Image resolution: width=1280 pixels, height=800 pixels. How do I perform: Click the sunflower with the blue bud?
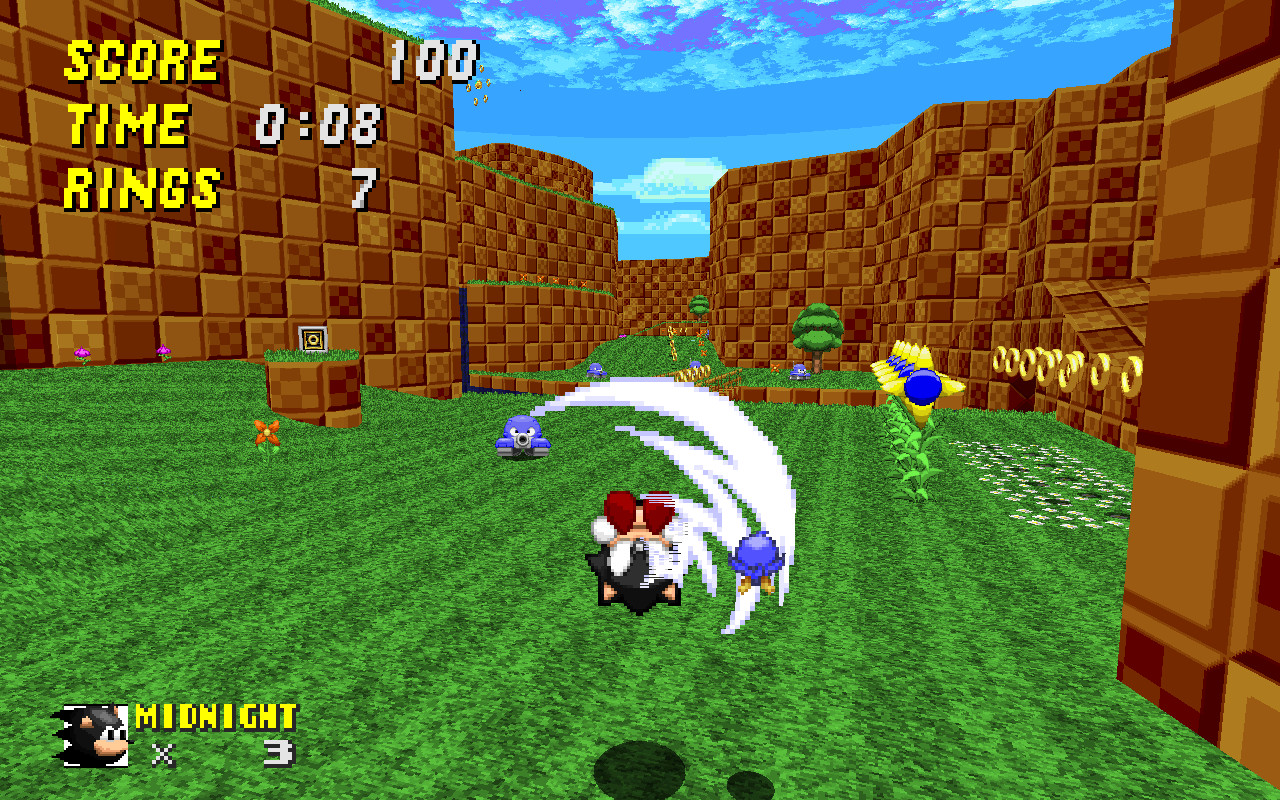pyautogui.click(x=921, y=385)
